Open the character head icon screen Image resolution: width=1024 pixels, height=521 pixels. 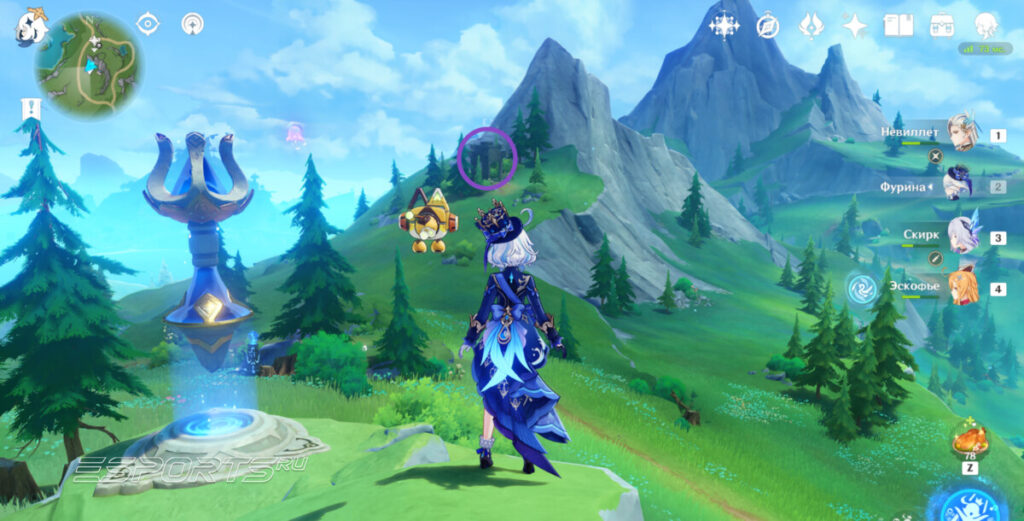986,26
